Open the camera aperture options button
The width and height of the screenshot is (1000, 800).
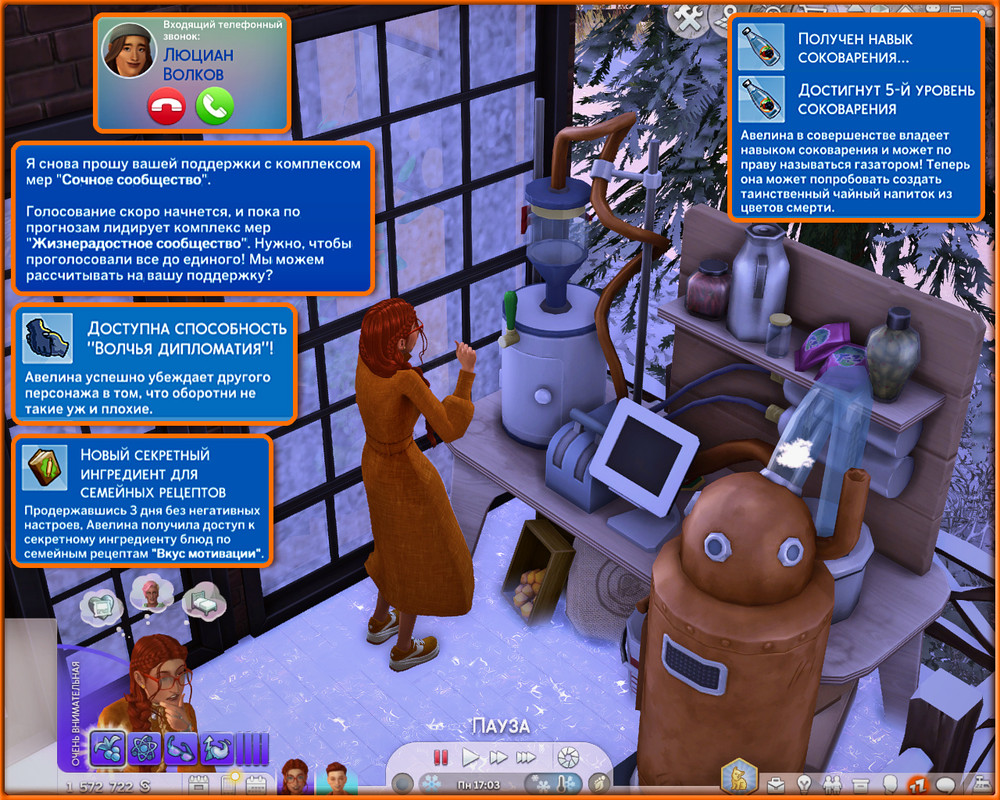[x=567, y=757]
